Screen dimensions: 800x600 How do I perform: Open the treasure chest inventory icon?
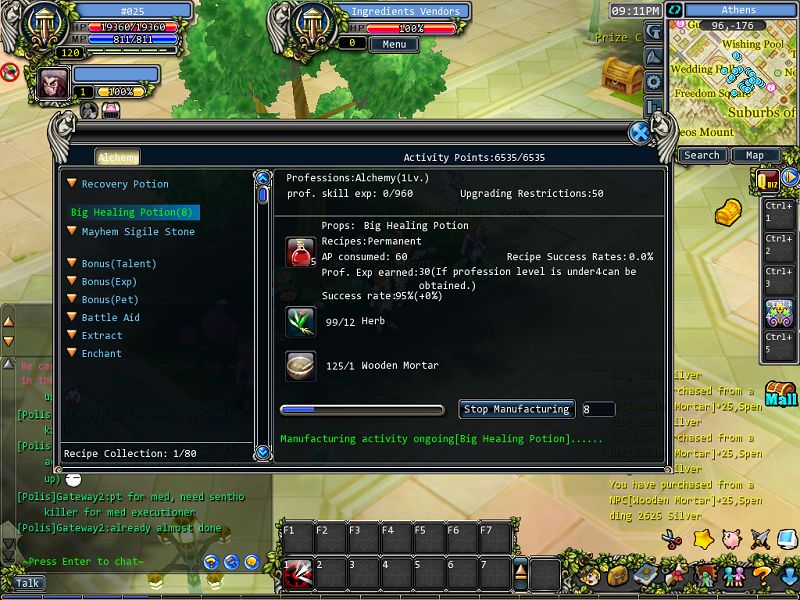tap(617, 576)
